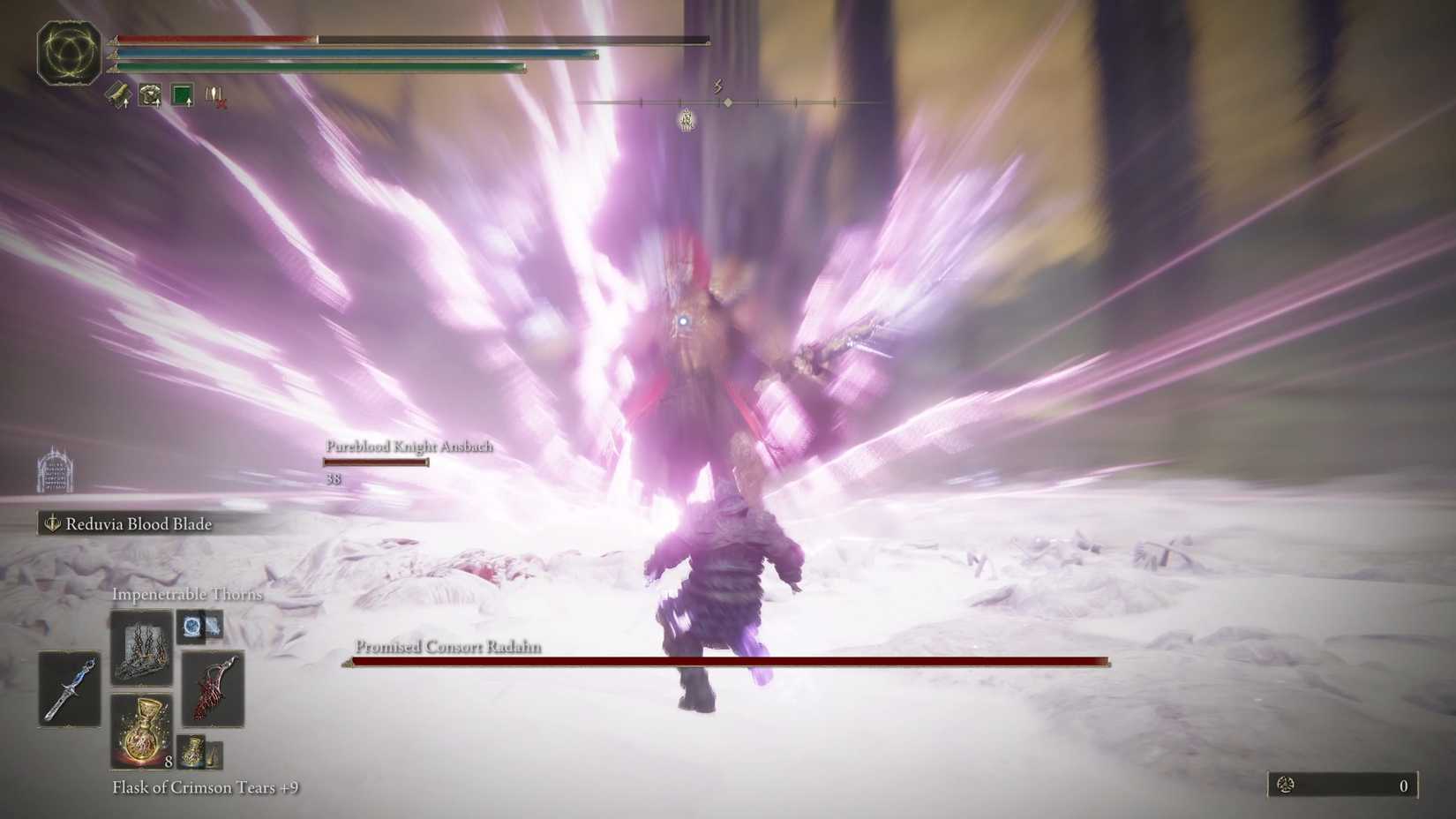Click the lightning icon above the compass bar

pos(718,84)
